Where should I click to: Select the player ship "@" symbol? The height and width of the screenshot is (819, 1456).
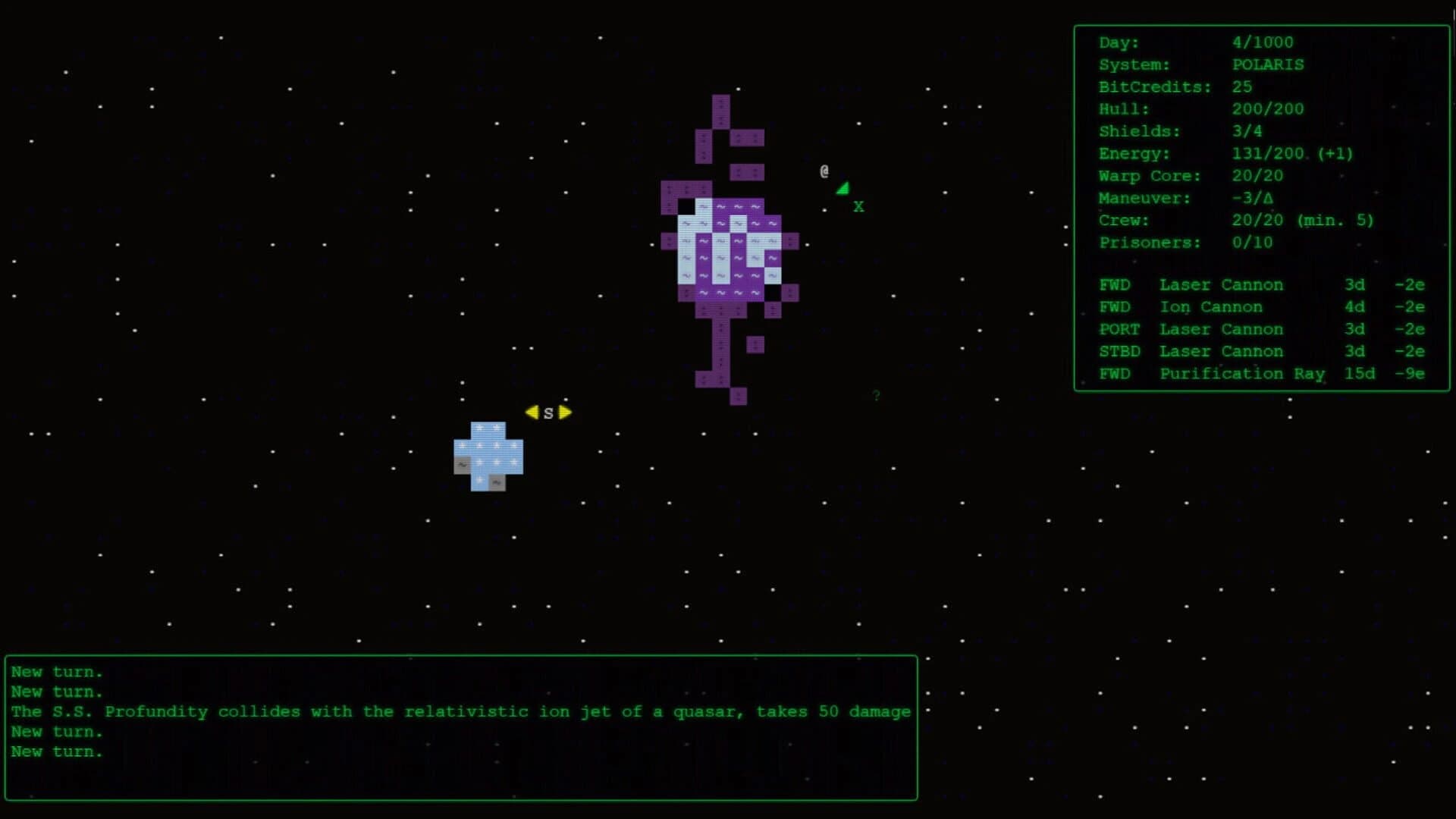[824, 171]
